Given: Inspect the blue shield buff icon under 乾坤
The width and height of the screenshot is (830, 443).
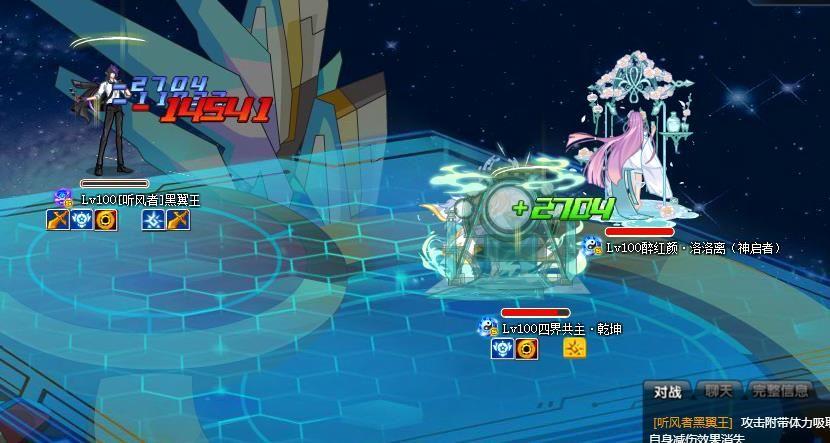Looking at the screenshot, I should 503,348.
